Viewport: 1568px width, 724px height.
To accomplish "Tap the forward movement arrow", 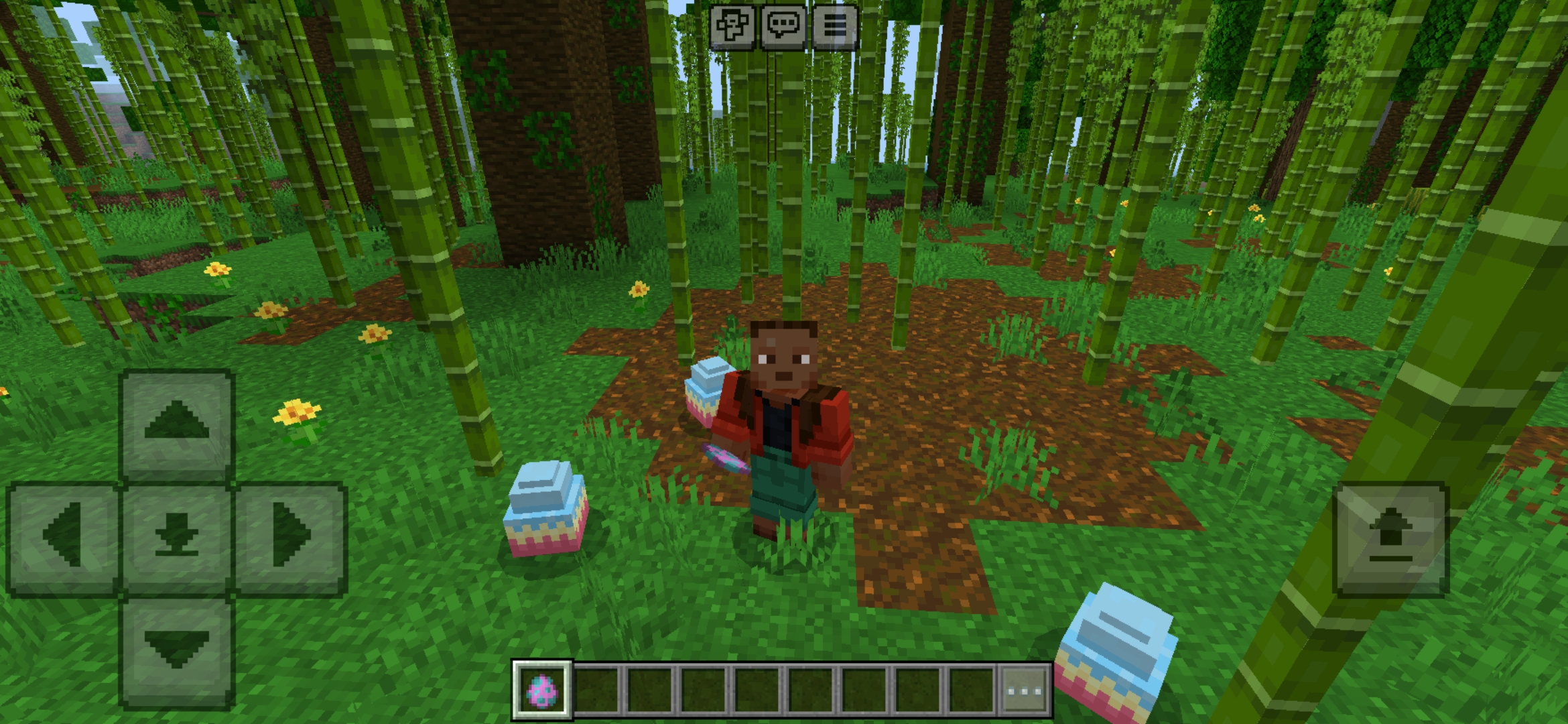I will point(176,423).
